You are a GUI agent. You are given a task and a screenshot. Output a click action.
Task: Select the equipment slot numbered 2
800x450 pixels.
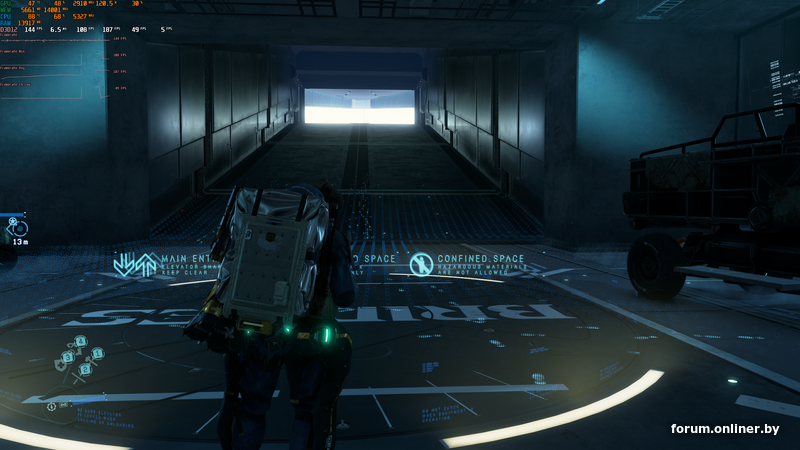(83, 368)
